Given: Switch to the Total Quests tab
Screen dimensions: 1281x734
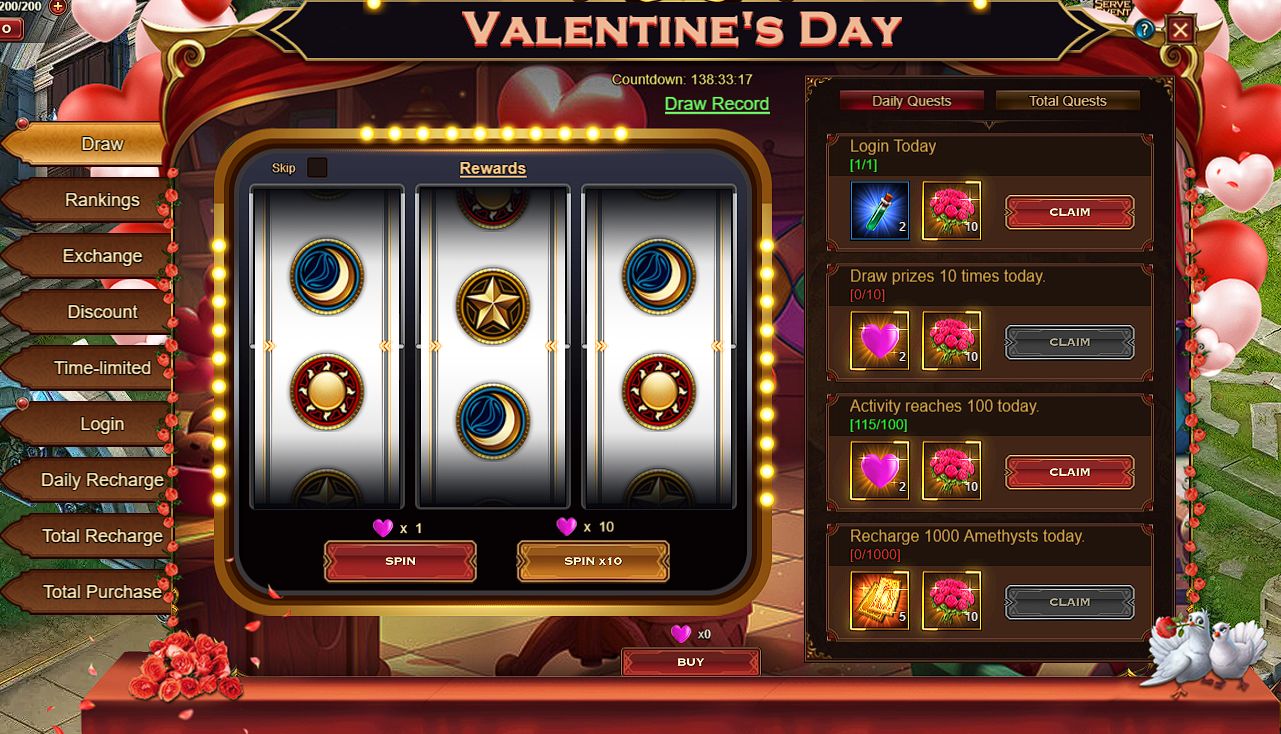Looking at the screenshot, I should pyautogui.click(x=1067, y=101).
